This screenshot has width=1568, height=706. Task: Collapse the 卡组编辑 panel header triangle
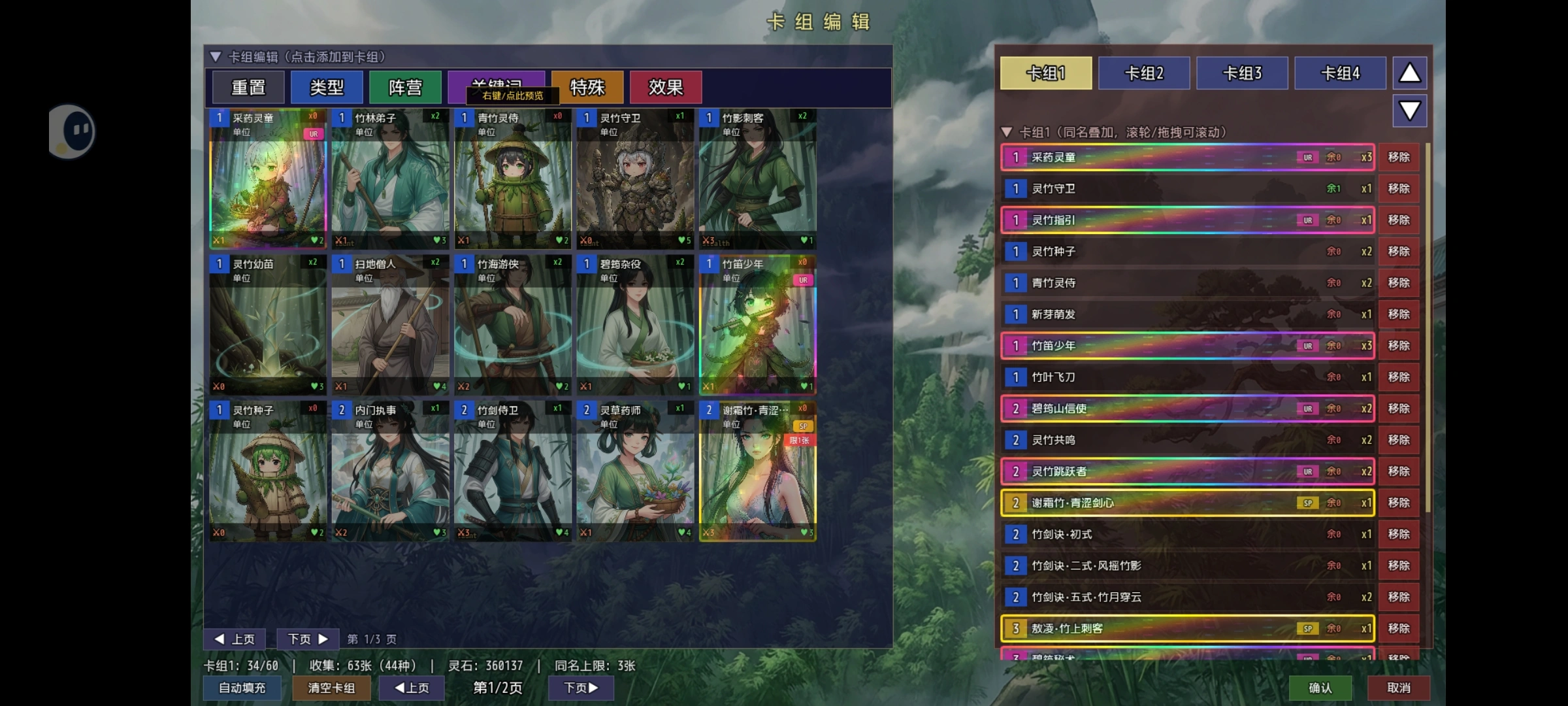click(216, 57)
